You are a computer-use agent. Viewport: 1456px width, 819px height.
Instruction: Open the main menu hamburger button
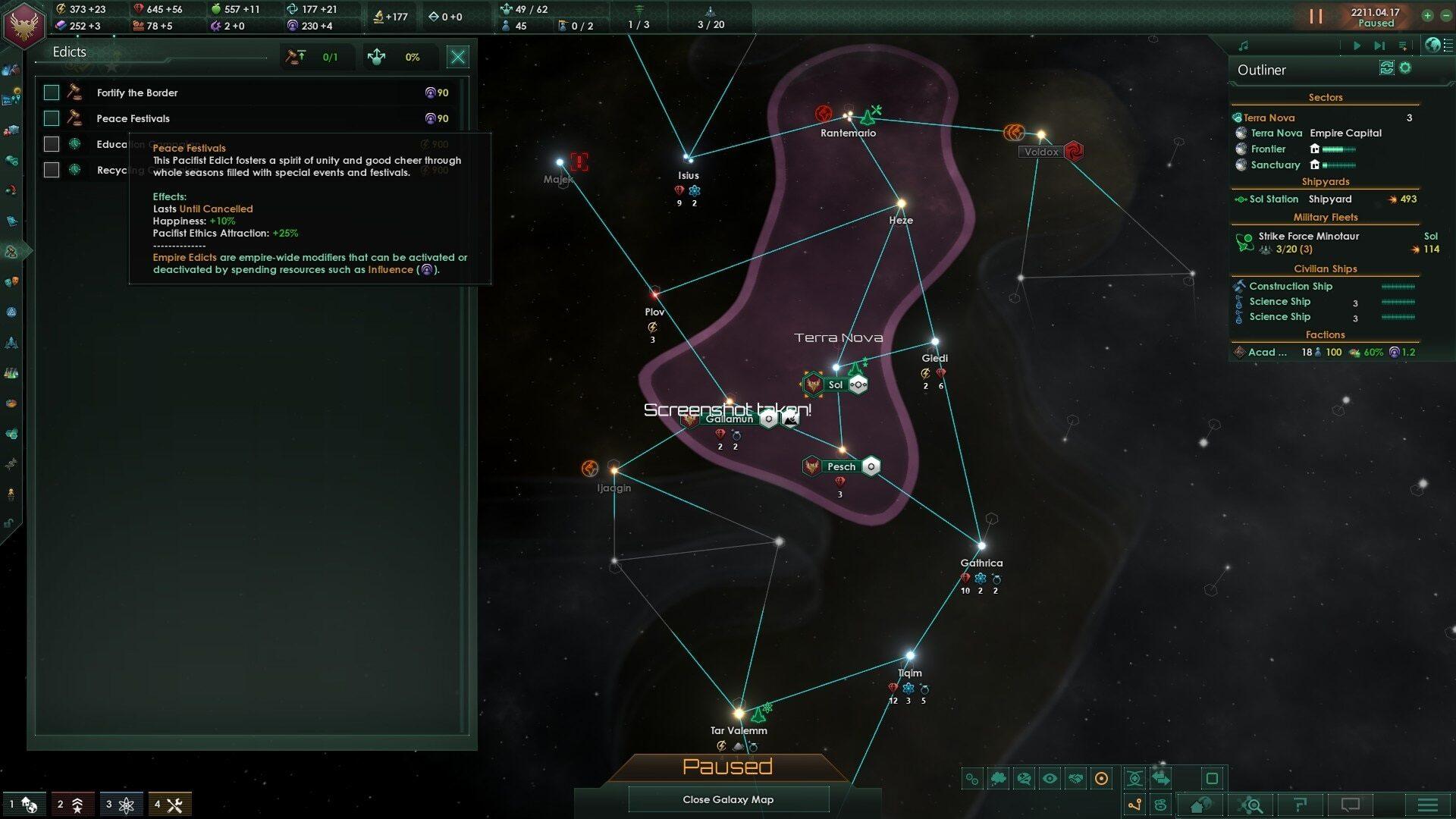[1427, 805]
